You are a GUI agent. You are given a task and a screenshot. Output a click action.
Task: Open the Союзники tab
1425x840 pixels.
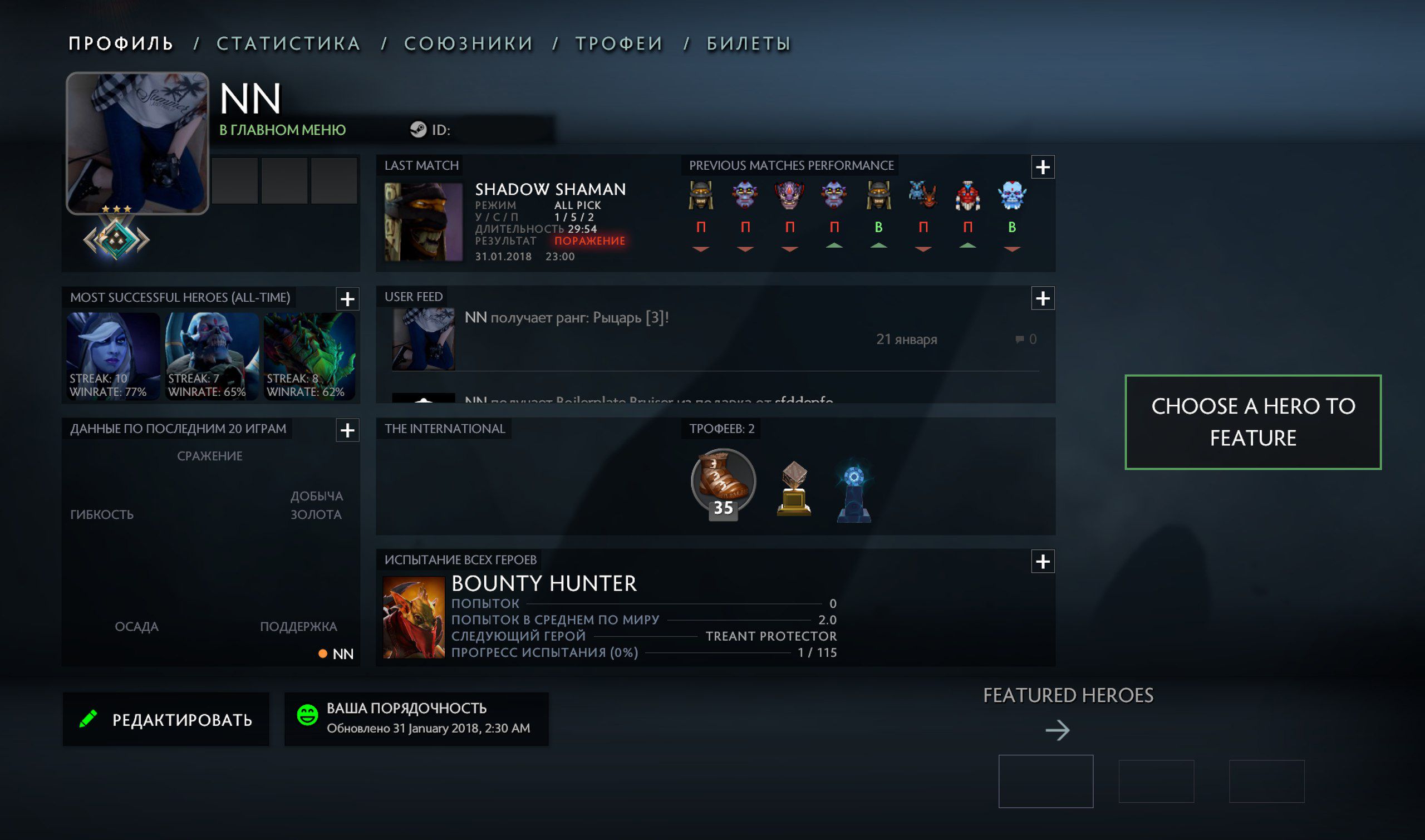pos(469,43)
